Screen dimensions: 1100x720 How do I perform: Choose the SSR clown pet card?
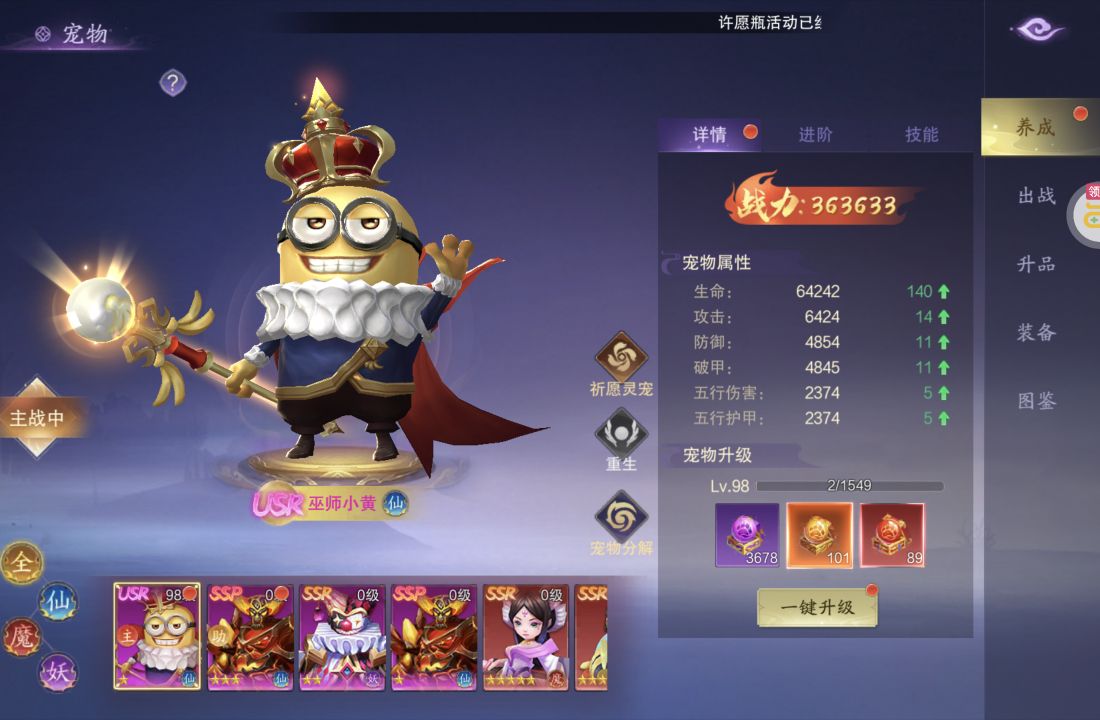click(x=343, y=636)
